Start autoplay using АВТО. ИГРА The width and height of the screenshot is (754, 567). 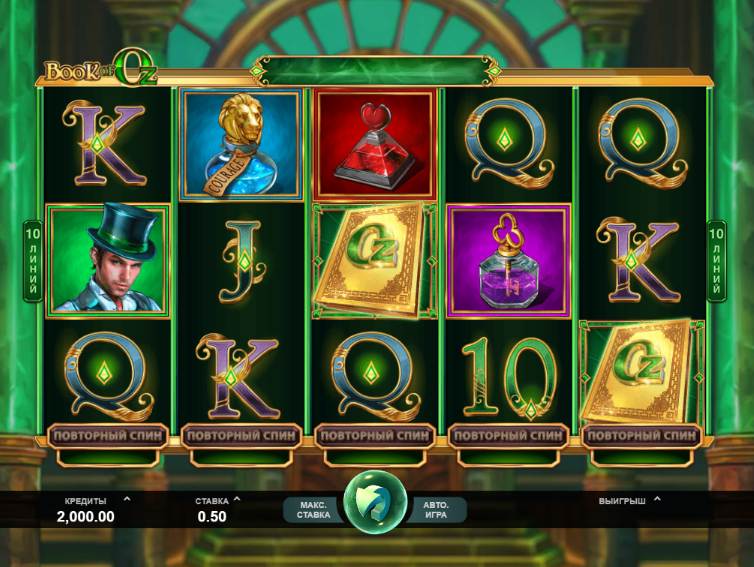[436, 509]
